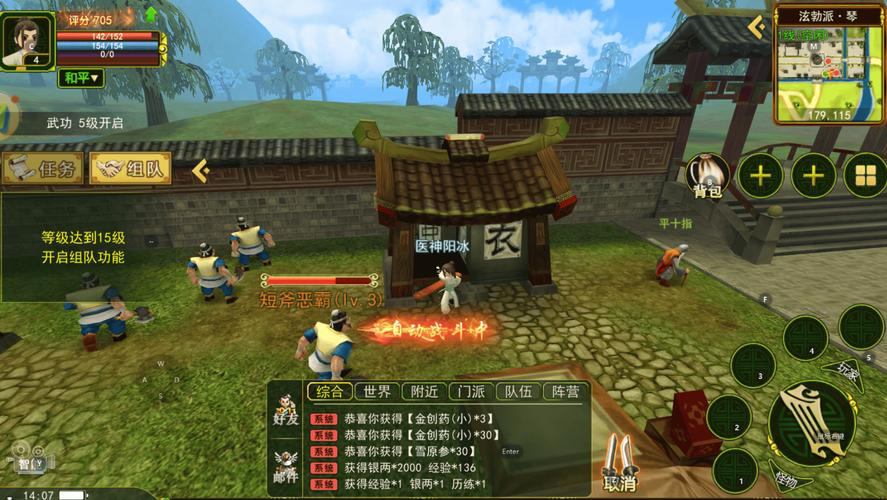Activate the main fan attack button

click(810, 424)
